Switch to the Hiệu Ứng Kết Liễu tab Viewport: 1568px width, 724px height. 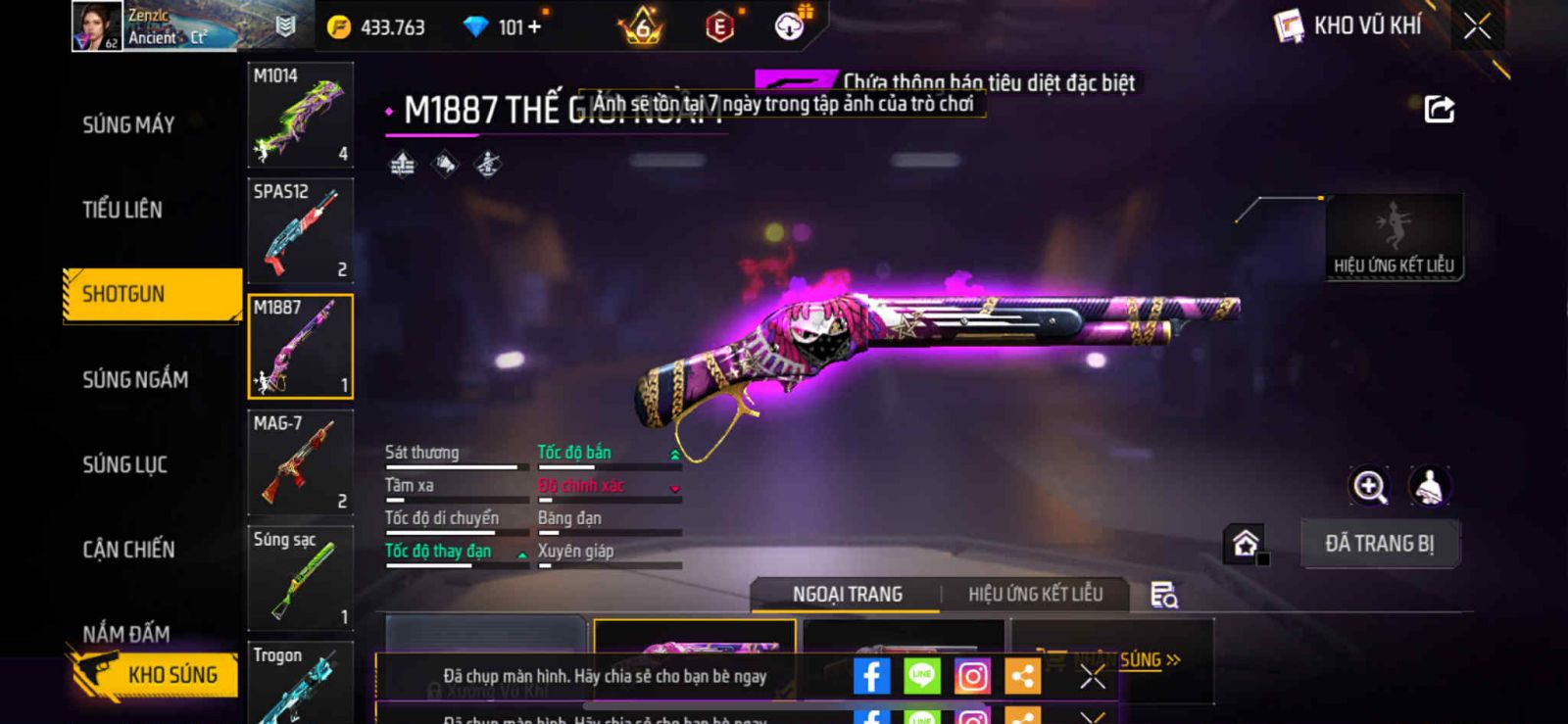tap(1035, 594)
